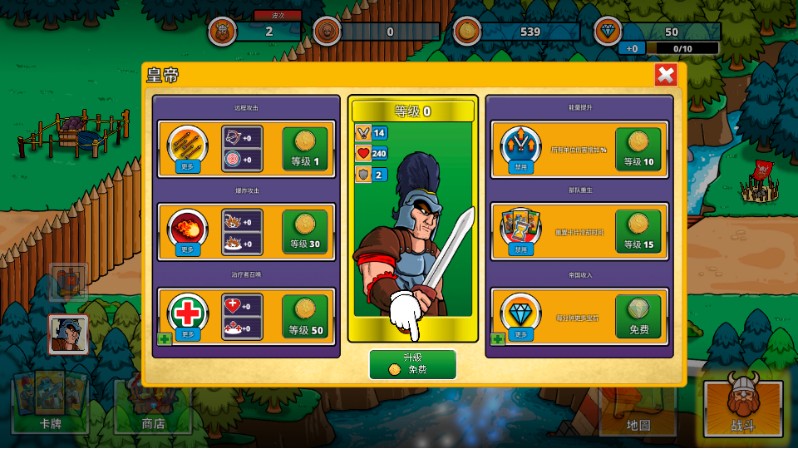
Task: Select the blue diamond income icon
Action: click(x=520, y=311)
